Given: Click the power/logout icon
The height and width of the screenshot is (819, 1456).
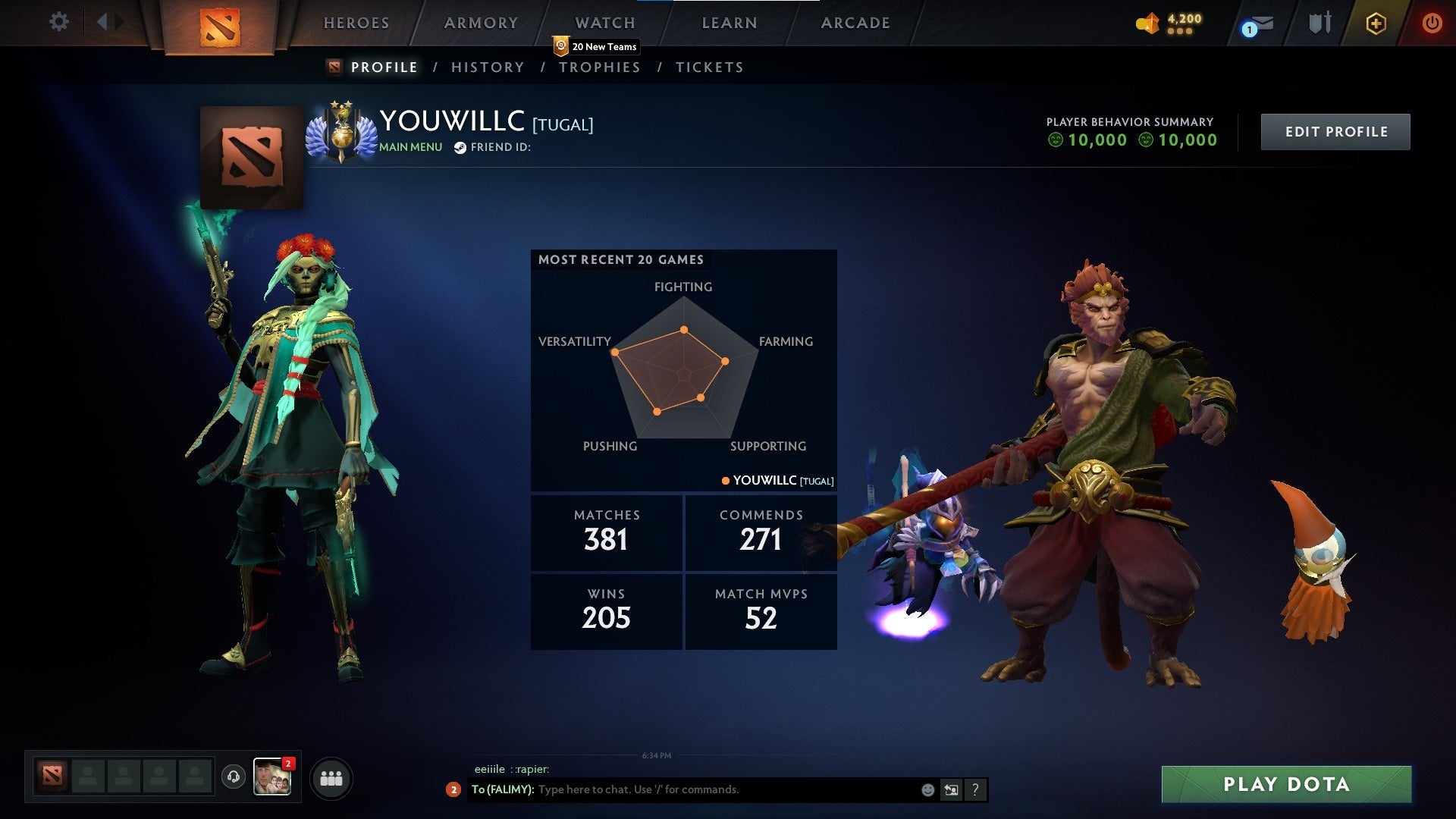Looking at the screenshot, I should (x=1432, y=23).
